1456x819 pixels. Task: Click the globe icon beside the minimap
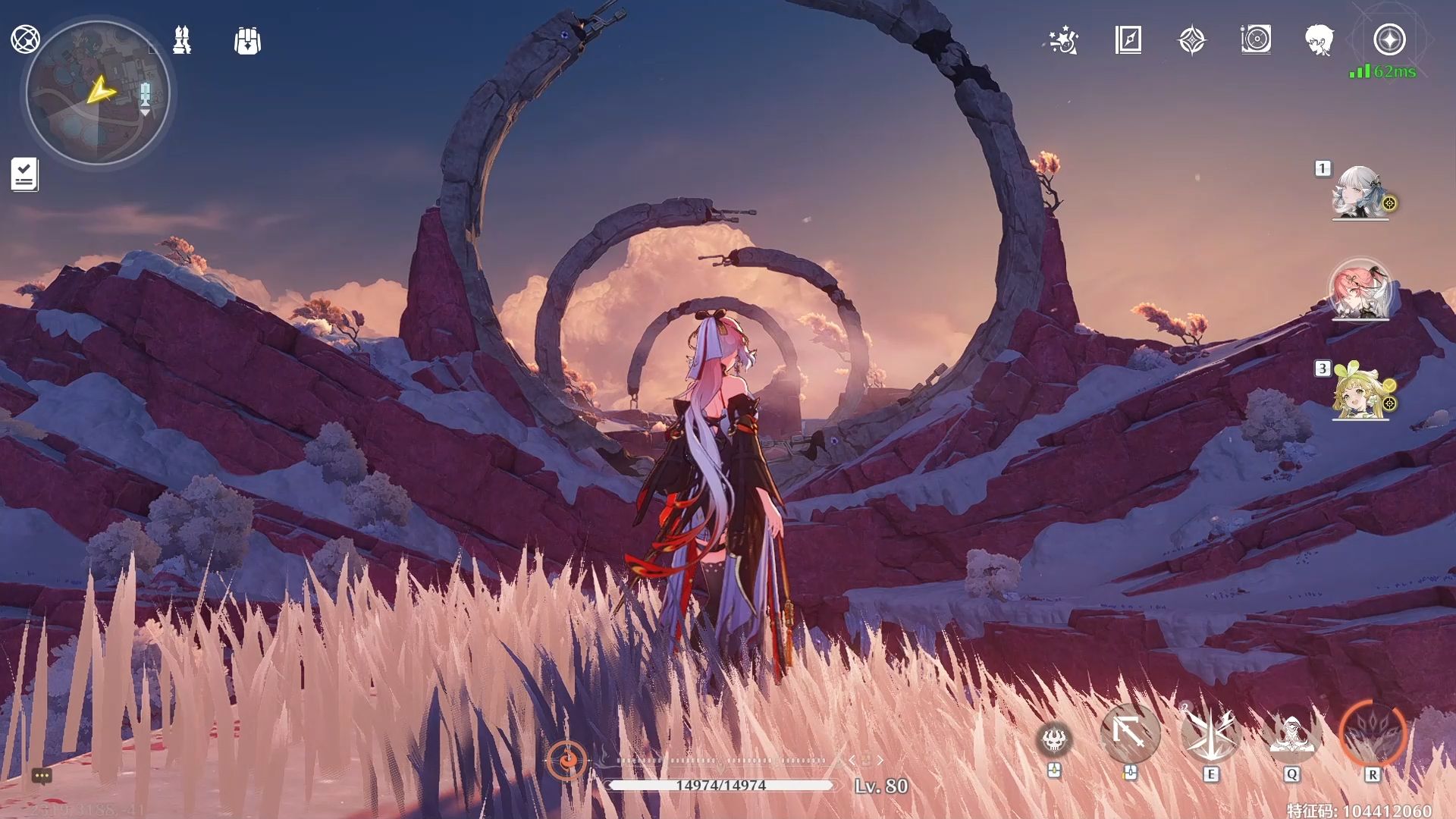(x=25, y=39)
